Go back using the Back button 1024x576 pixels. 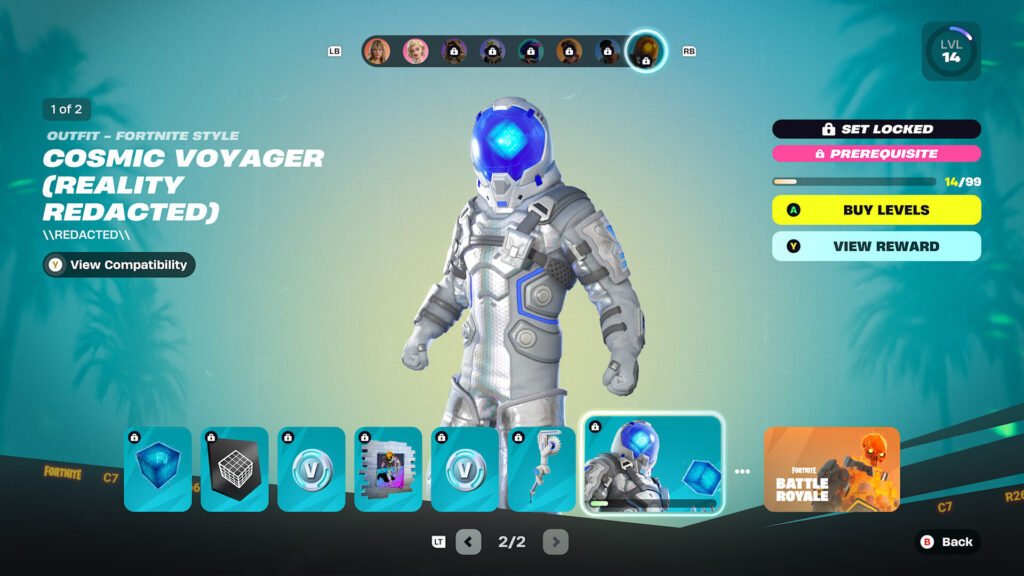[x=947, y=542]
